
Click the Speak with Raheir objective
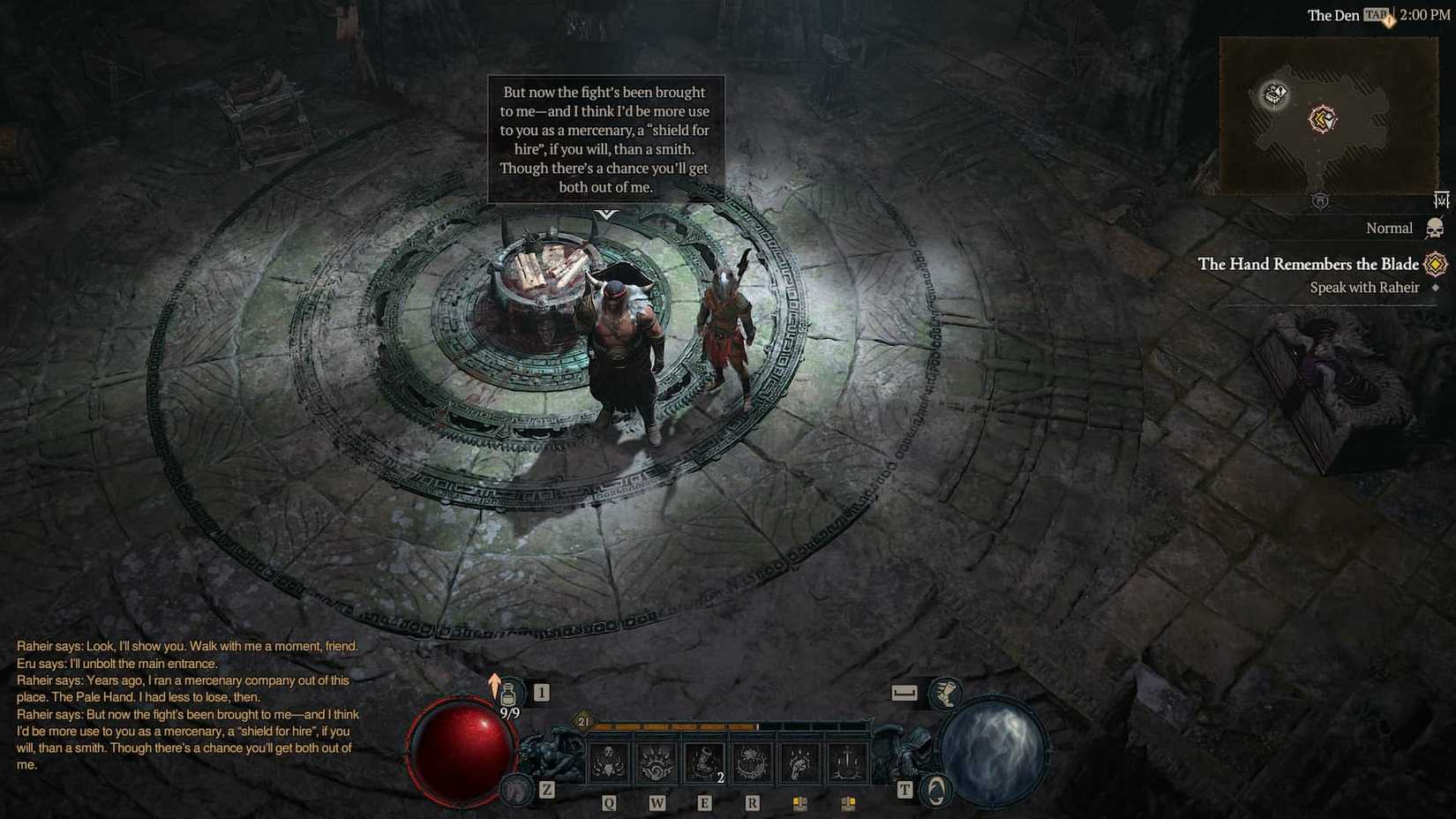pyautogui.click(x=1363, y=288)
